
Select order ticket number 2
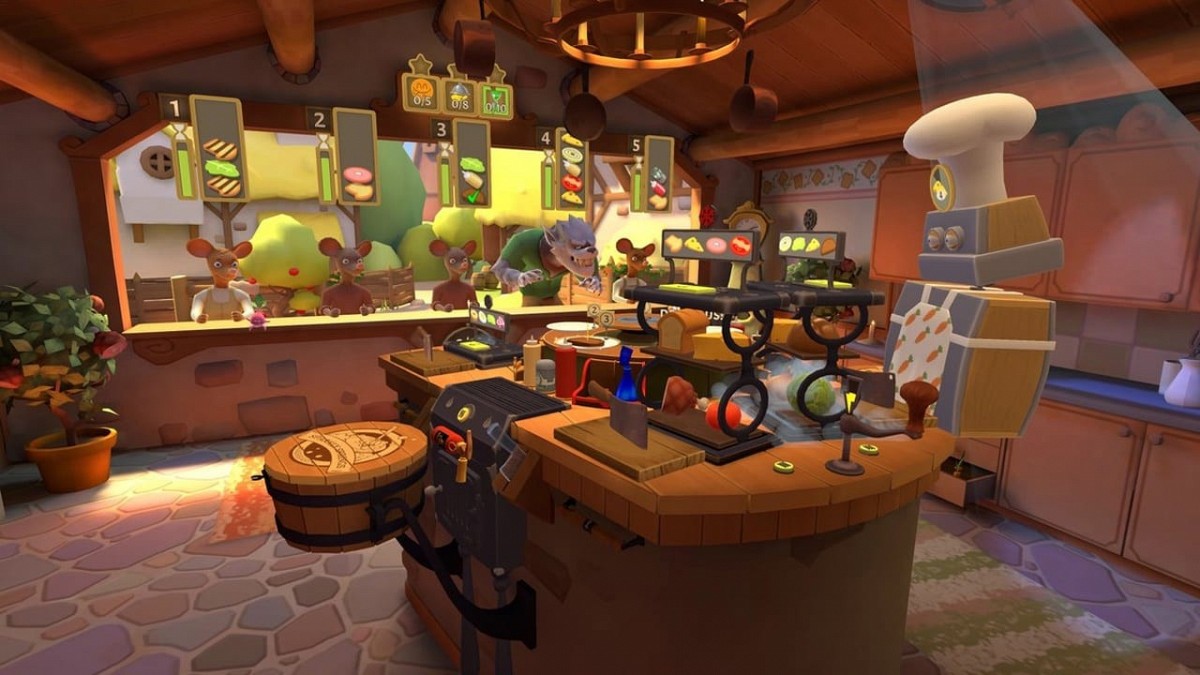(x=355, y=157)
